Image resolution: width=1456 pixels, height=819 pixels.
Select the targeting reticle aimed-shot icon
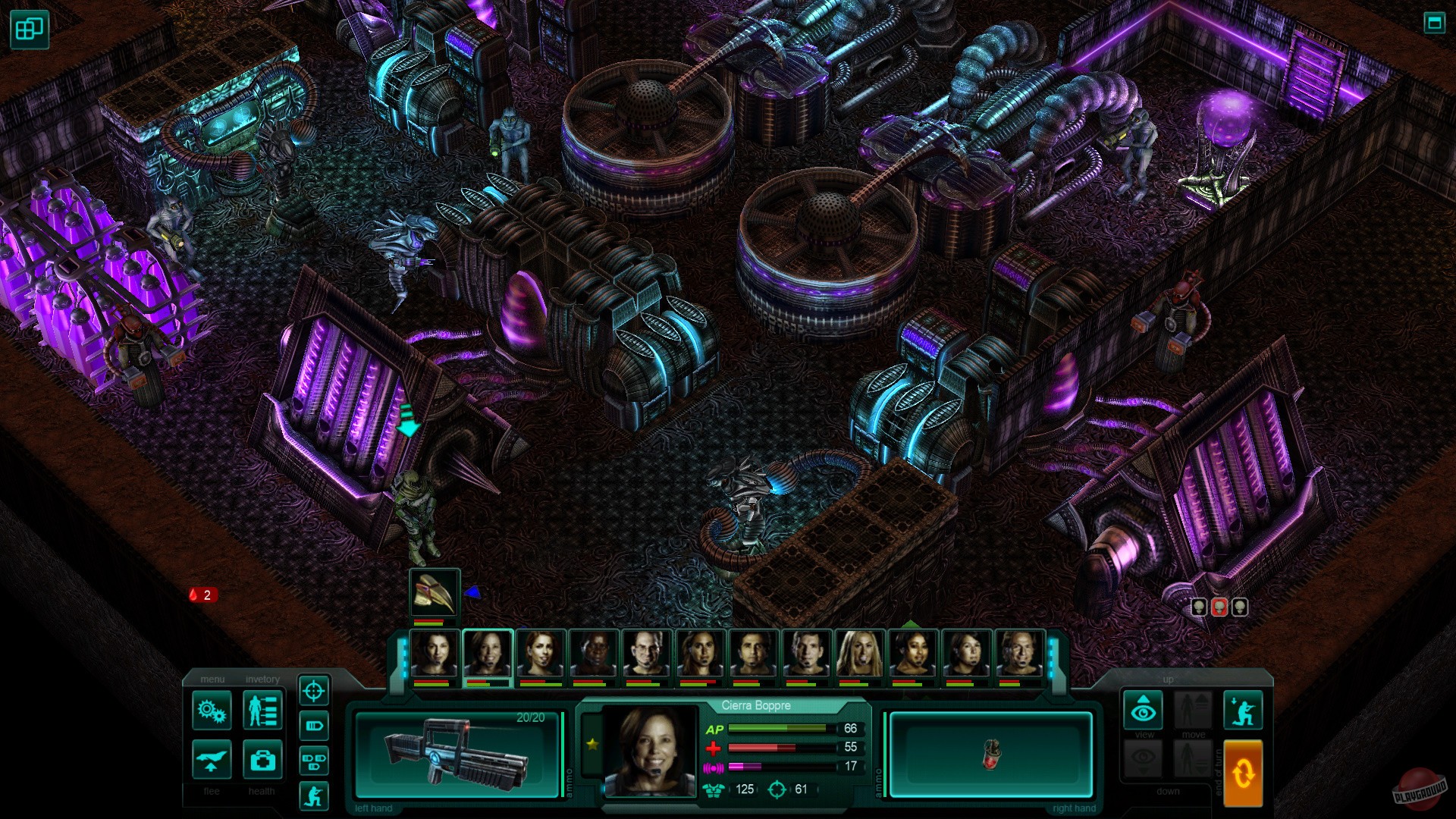pyautogui.click(x=315, y=692)
